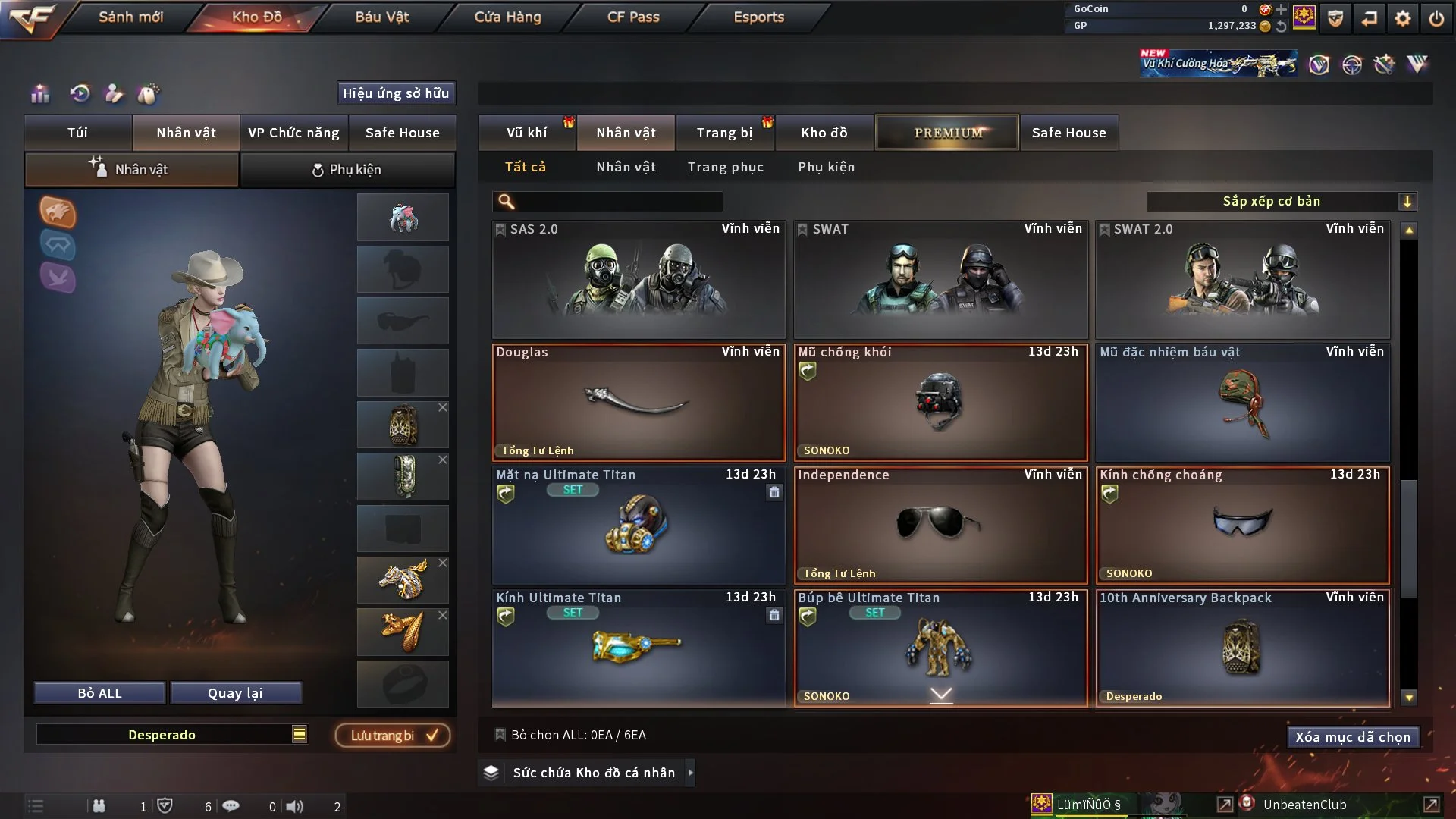Click the item search box

[618, 201]
